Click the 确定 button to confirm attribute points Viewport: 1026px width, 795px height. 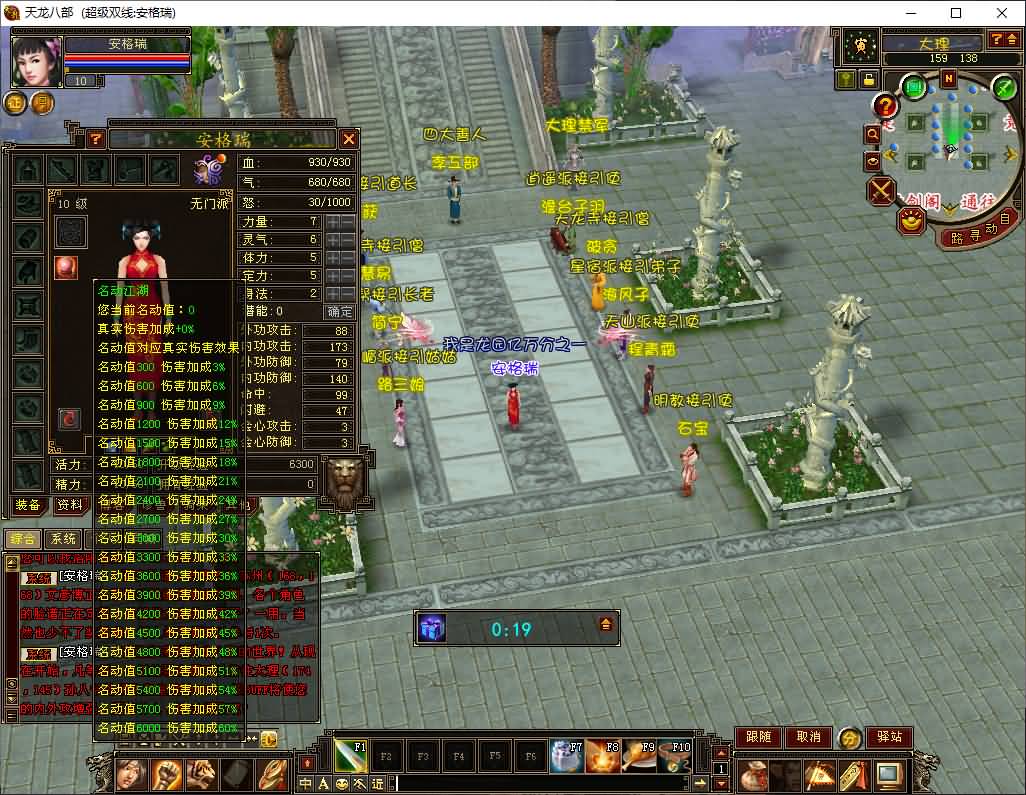click(x=340, y=311)
